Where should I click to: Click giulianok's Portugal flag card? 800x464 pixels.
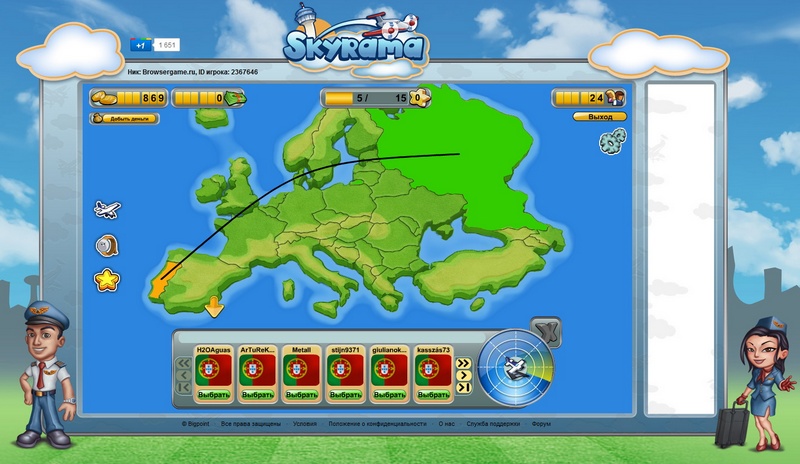(x=390, y=369)
